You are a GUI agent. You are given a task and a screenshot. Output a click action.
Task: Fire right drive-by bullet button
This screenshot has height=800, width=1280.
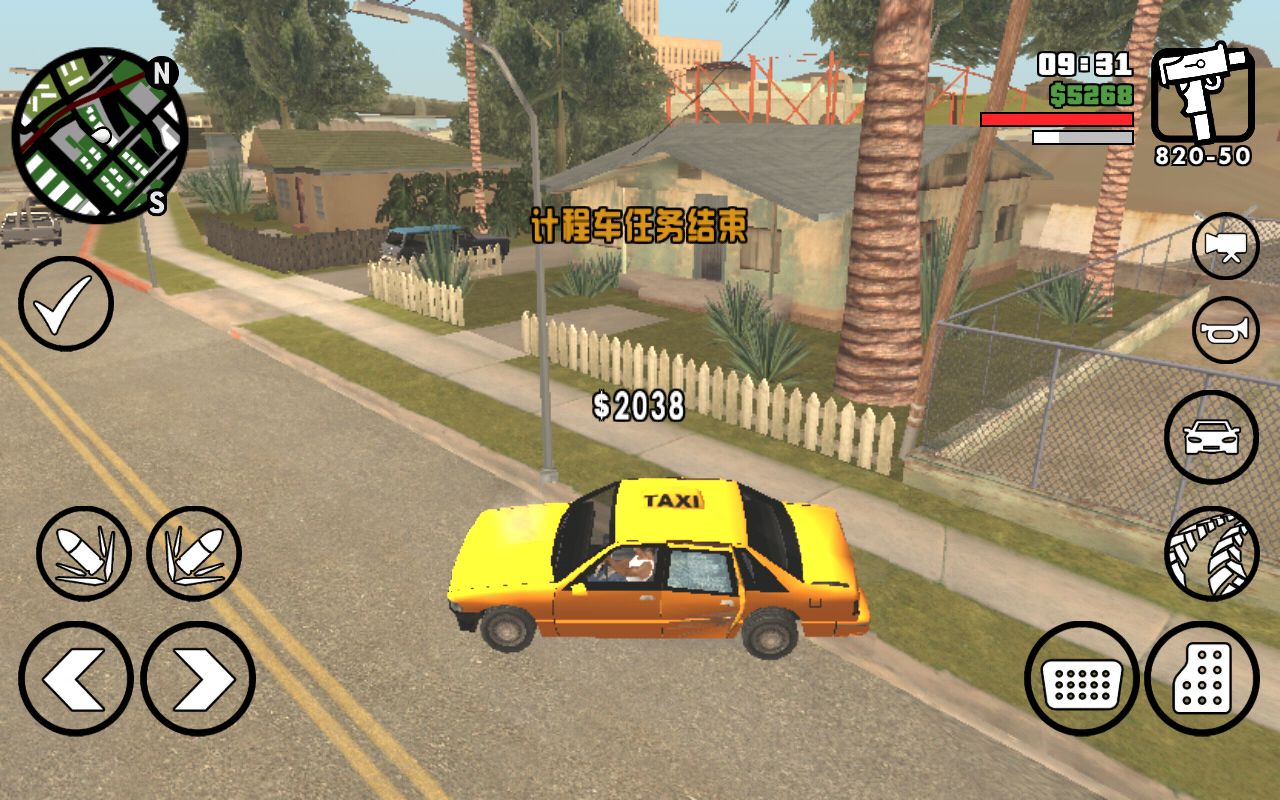pos(194,554)
